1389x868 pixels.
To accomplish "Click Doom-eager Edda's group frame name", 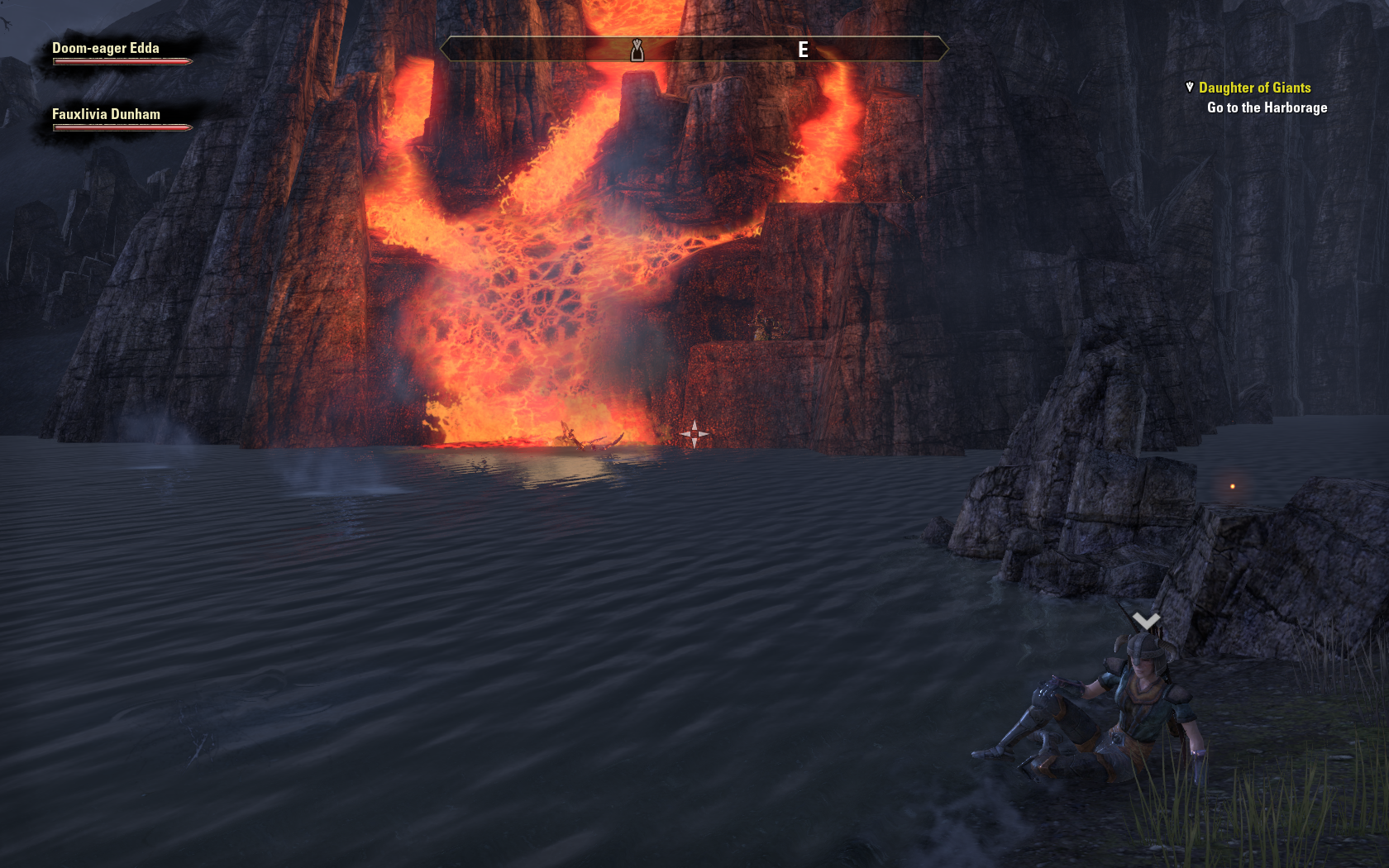I will pos(106,48).
